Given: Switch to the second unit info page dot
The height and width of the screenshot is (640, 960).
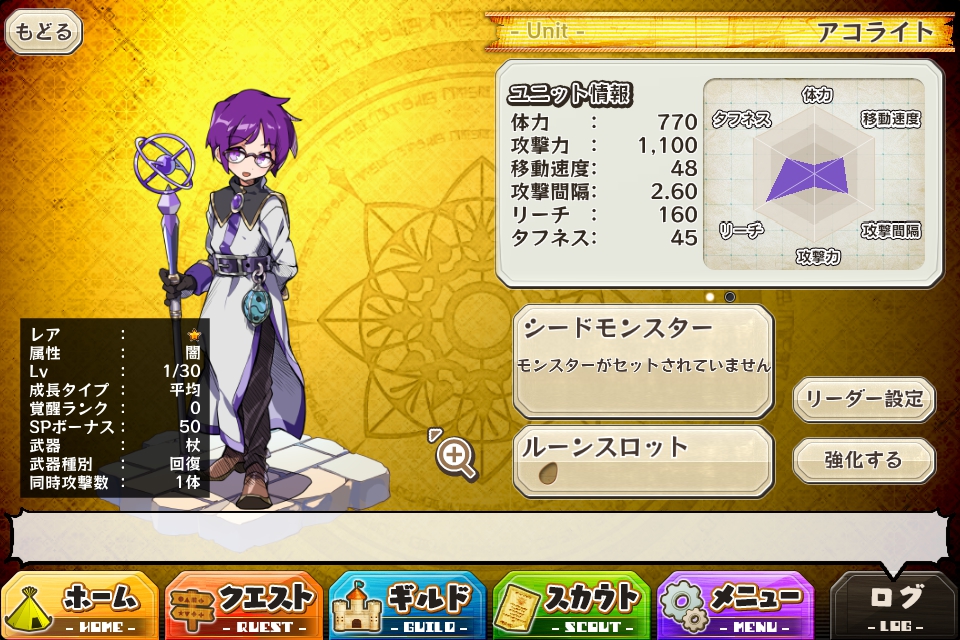Looking at the screenshot, I should tap(730, 297).
